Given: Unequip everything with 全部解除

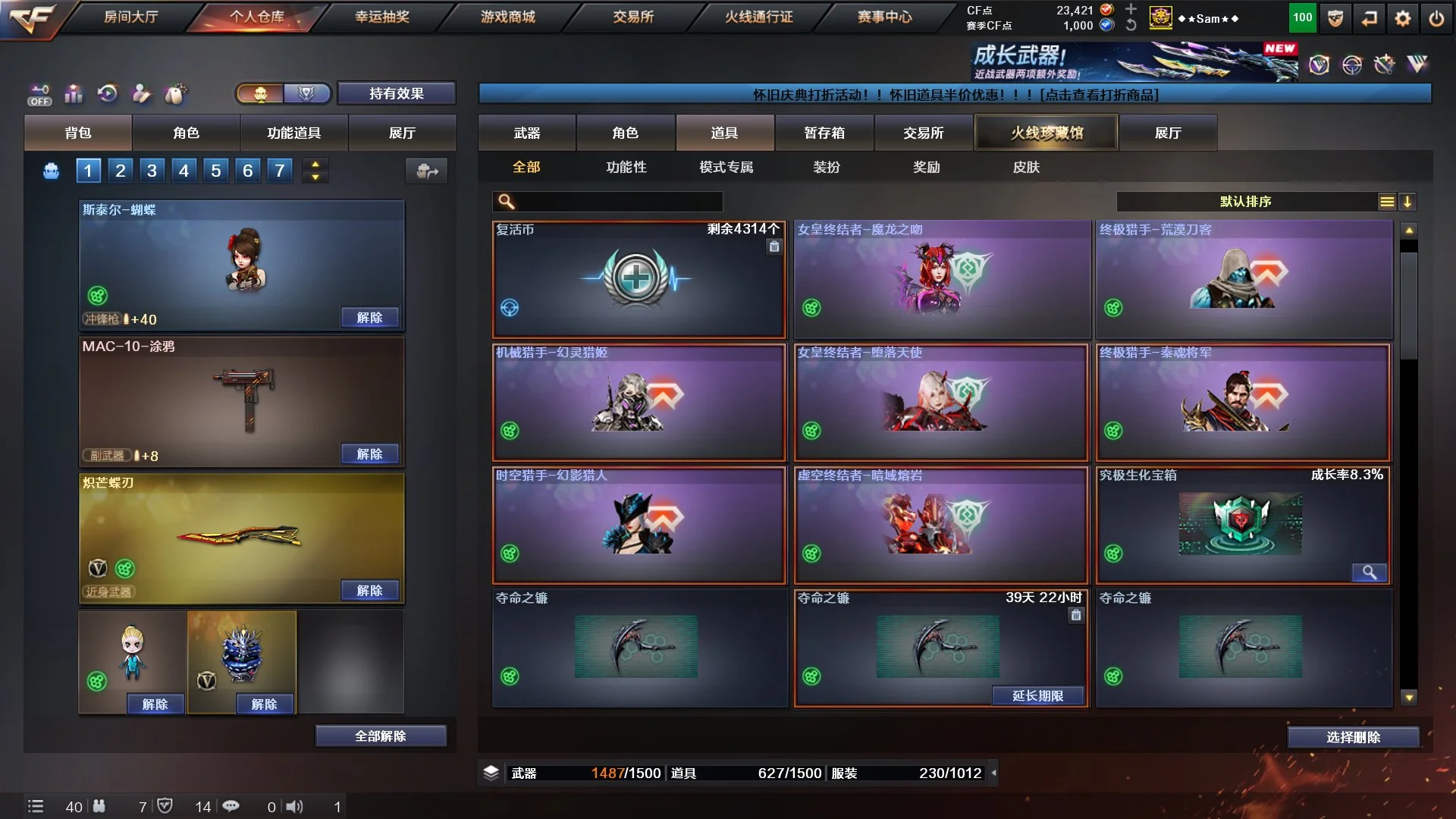Looking at the screenshot, I should pos(381,736).
